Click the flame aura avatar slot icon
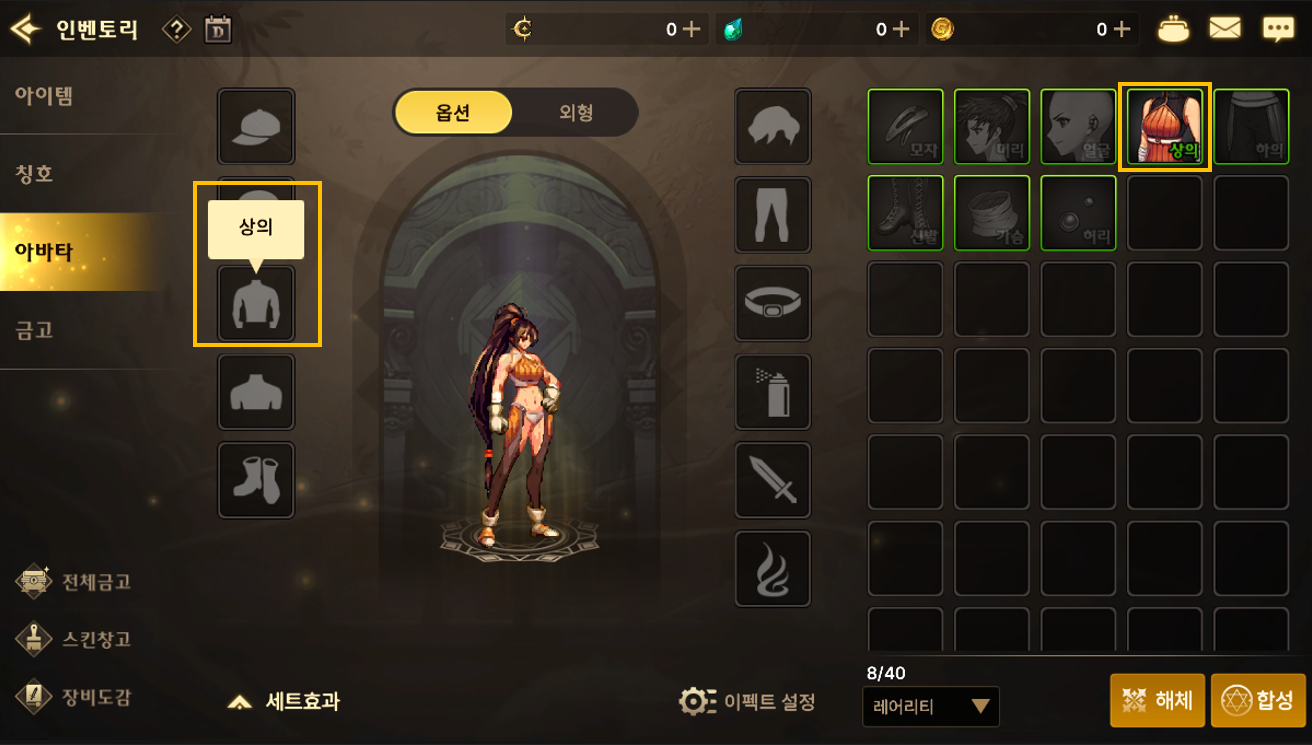 pos(771,568)
